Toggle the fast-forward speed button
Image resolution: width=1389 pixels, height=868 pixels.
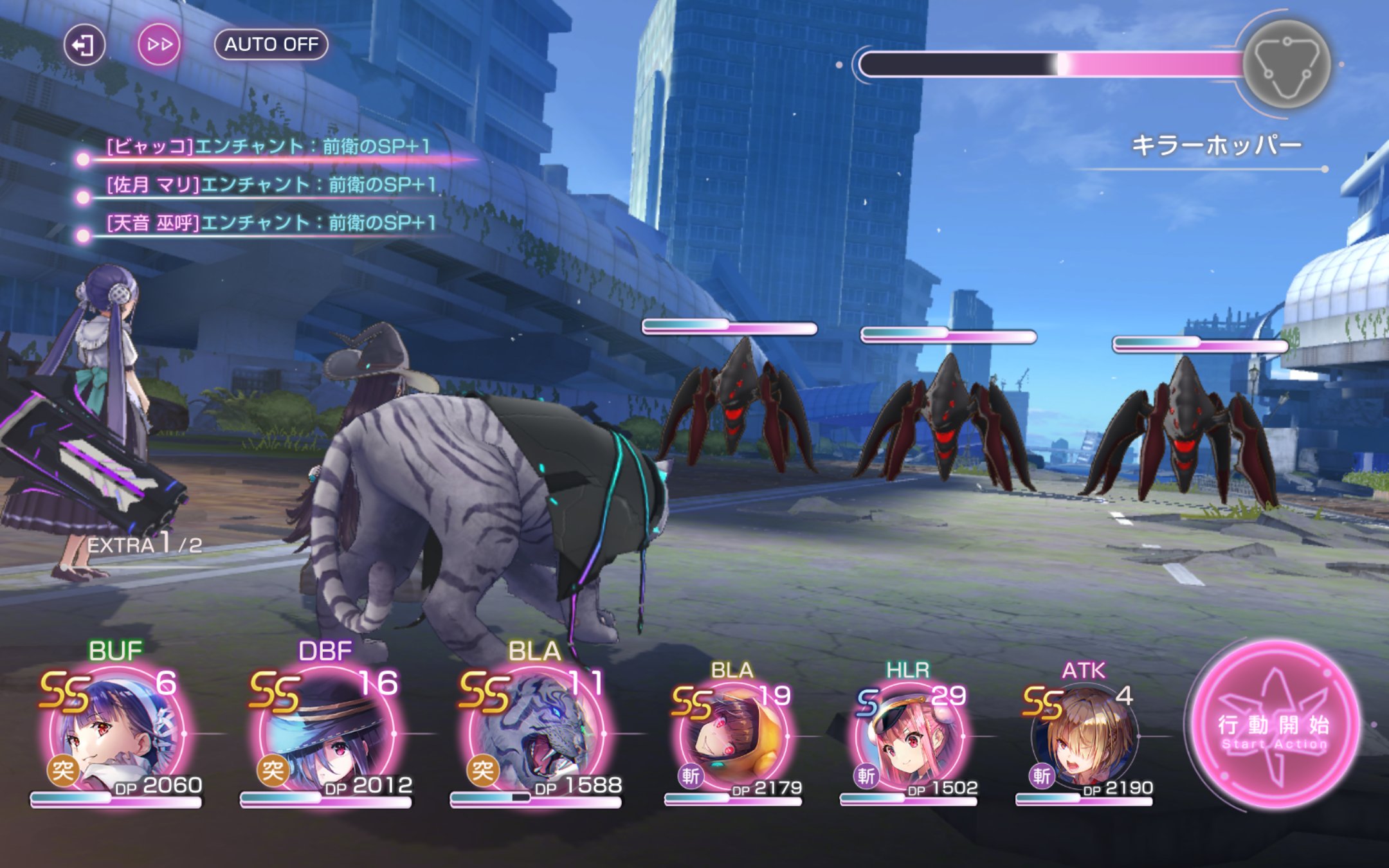point(159,44)
